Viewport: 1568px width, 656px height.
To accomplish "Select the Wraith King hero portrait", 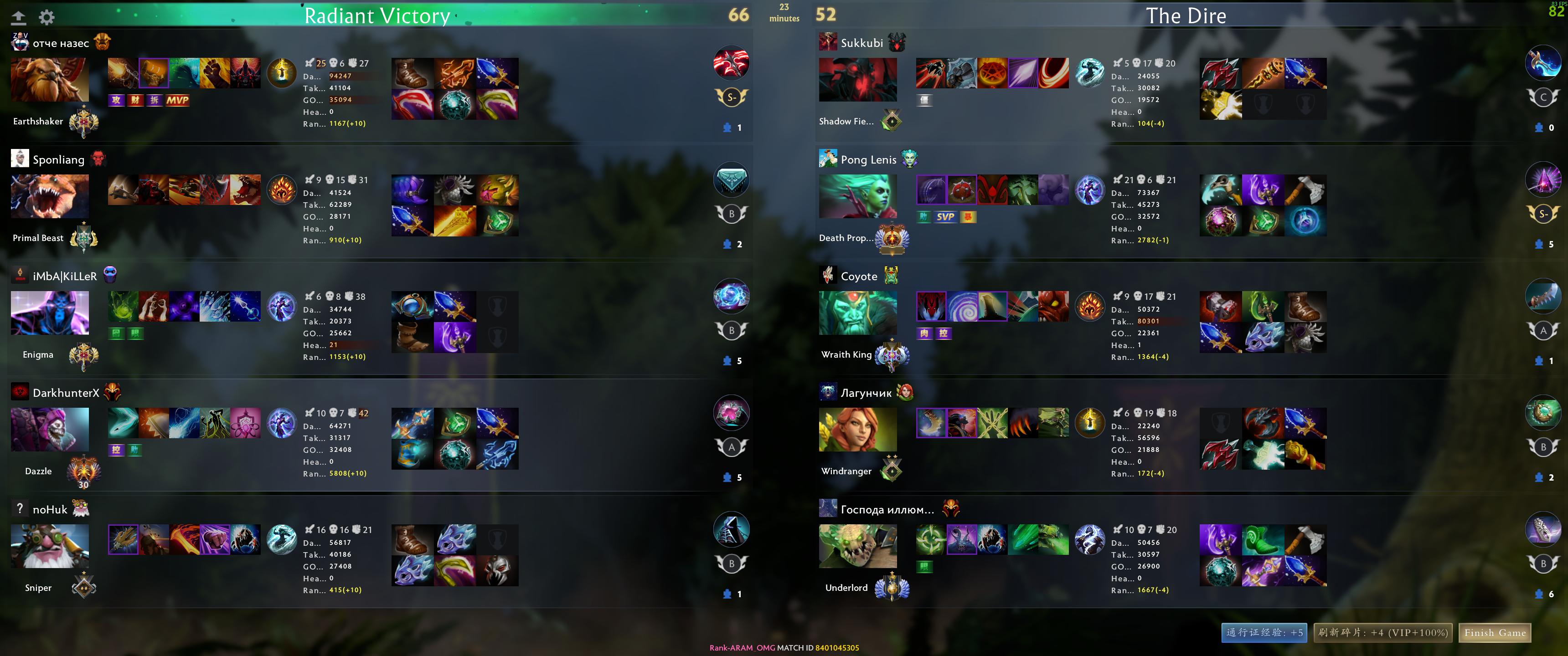I will pyautogui.click(x=858, y=313).
